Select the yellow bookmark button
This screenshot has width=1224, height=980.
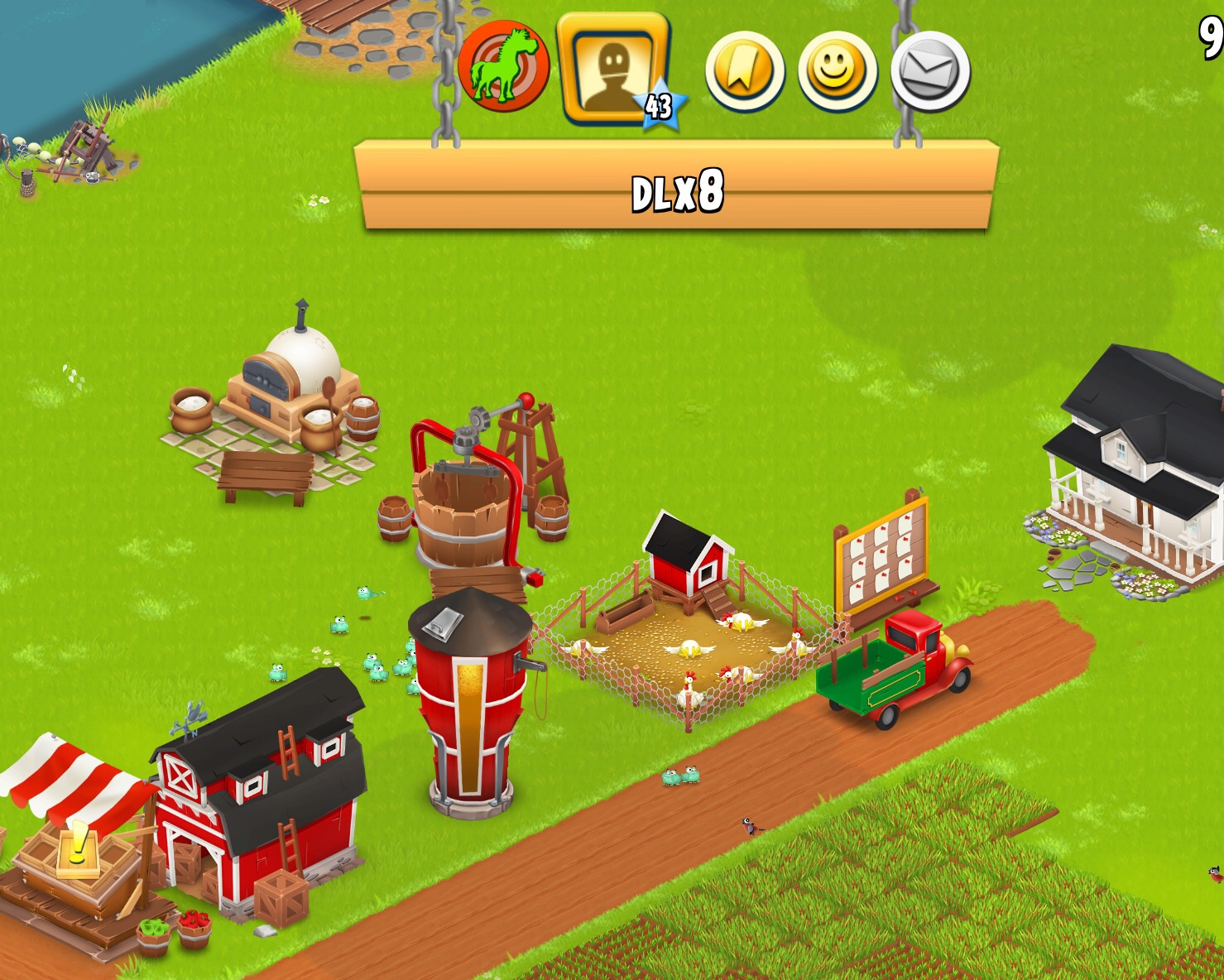click(x=744, y=71)
